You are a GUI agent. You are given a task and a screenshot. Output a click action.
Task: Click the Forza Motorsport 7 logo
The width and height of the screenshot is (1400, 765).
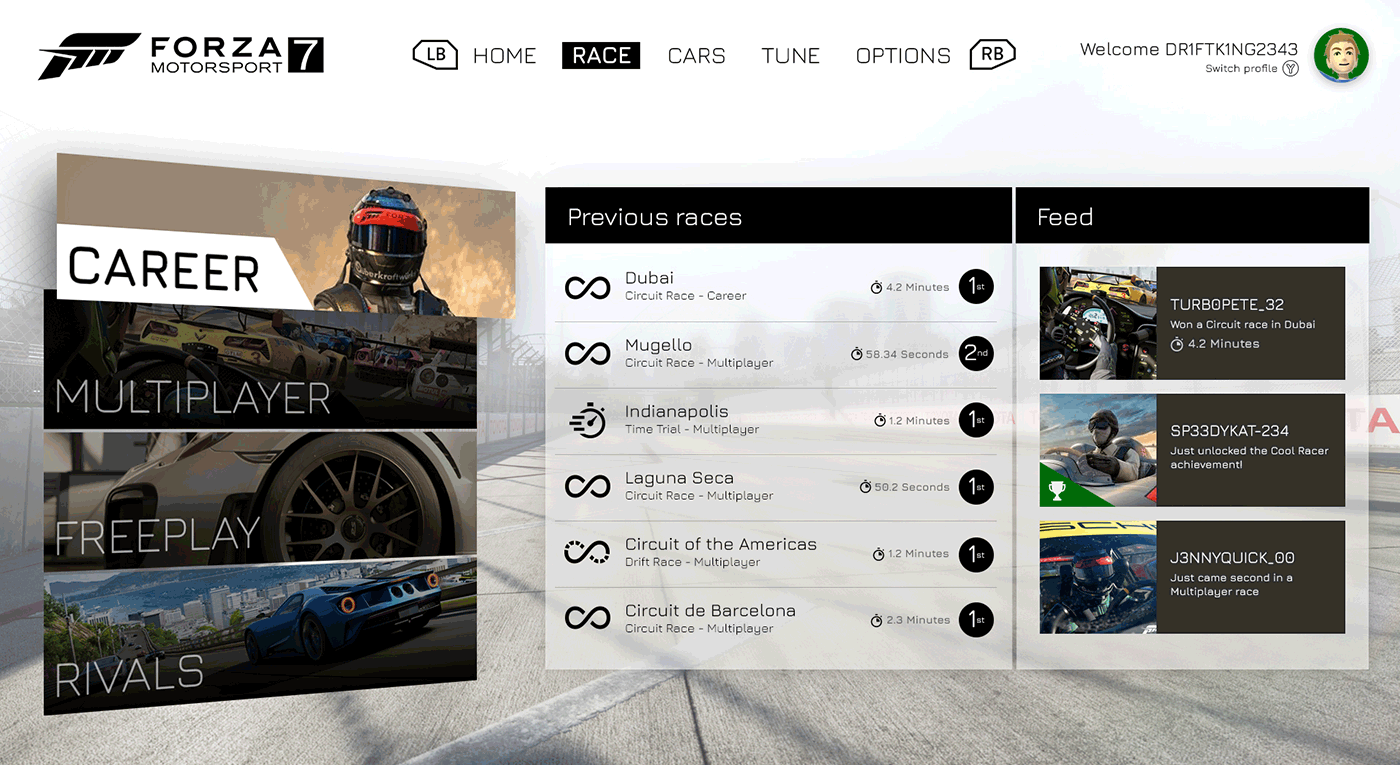click(x=181, y=56)
